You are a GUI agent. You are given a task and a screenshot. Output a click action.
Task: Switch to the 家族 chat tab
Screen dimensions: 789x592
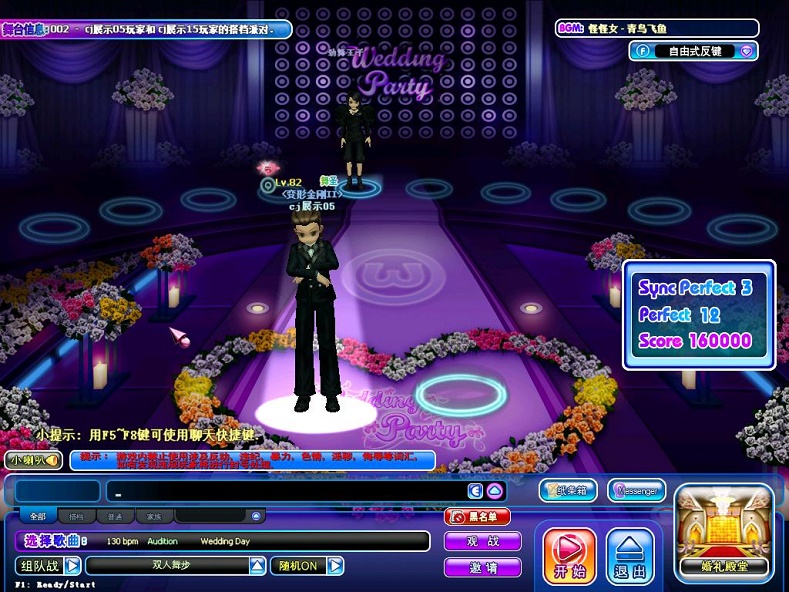(x=154, y=517)
